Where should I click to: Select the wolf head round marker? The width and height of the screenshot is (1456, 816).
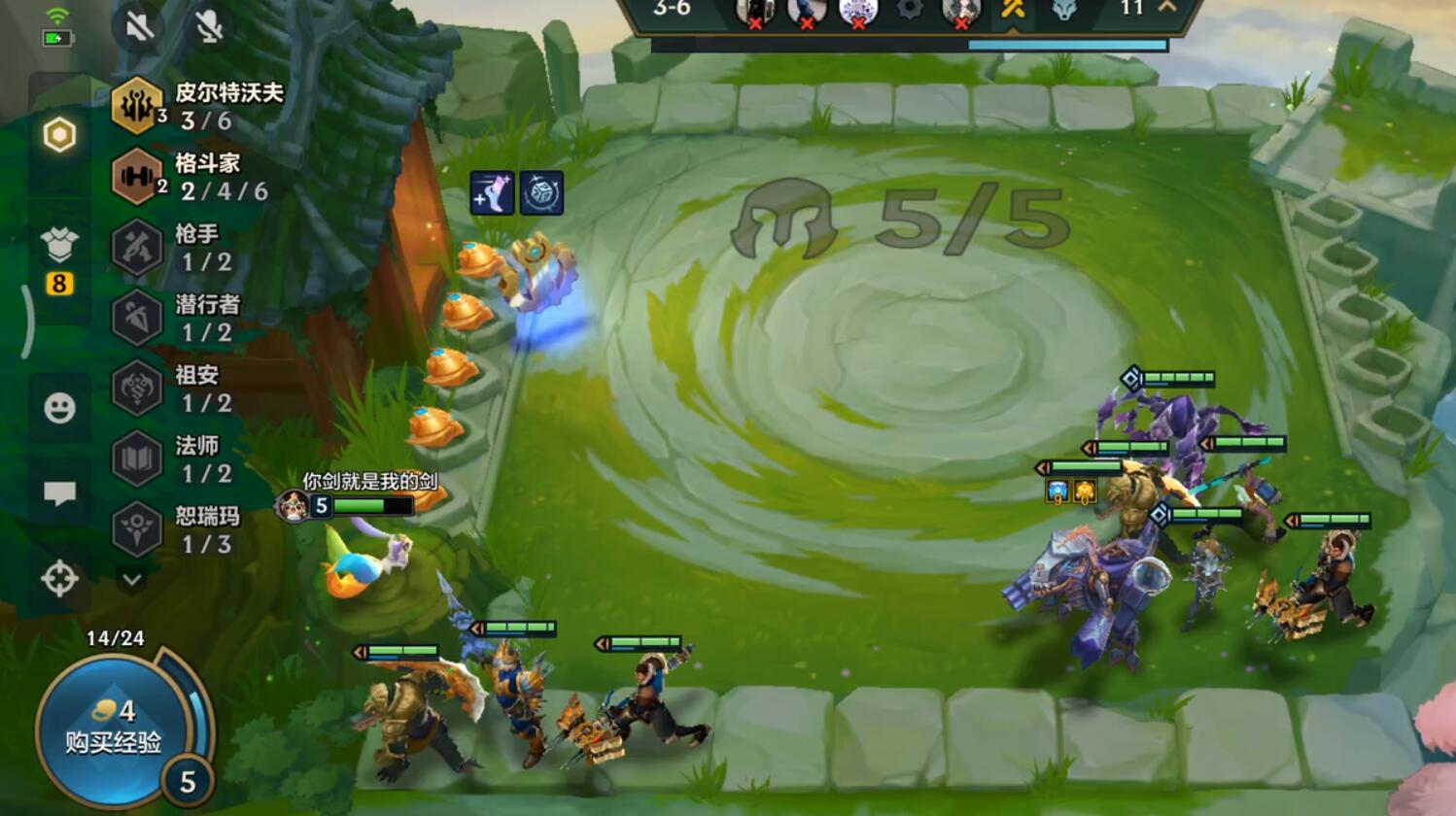click(1064, 10)
